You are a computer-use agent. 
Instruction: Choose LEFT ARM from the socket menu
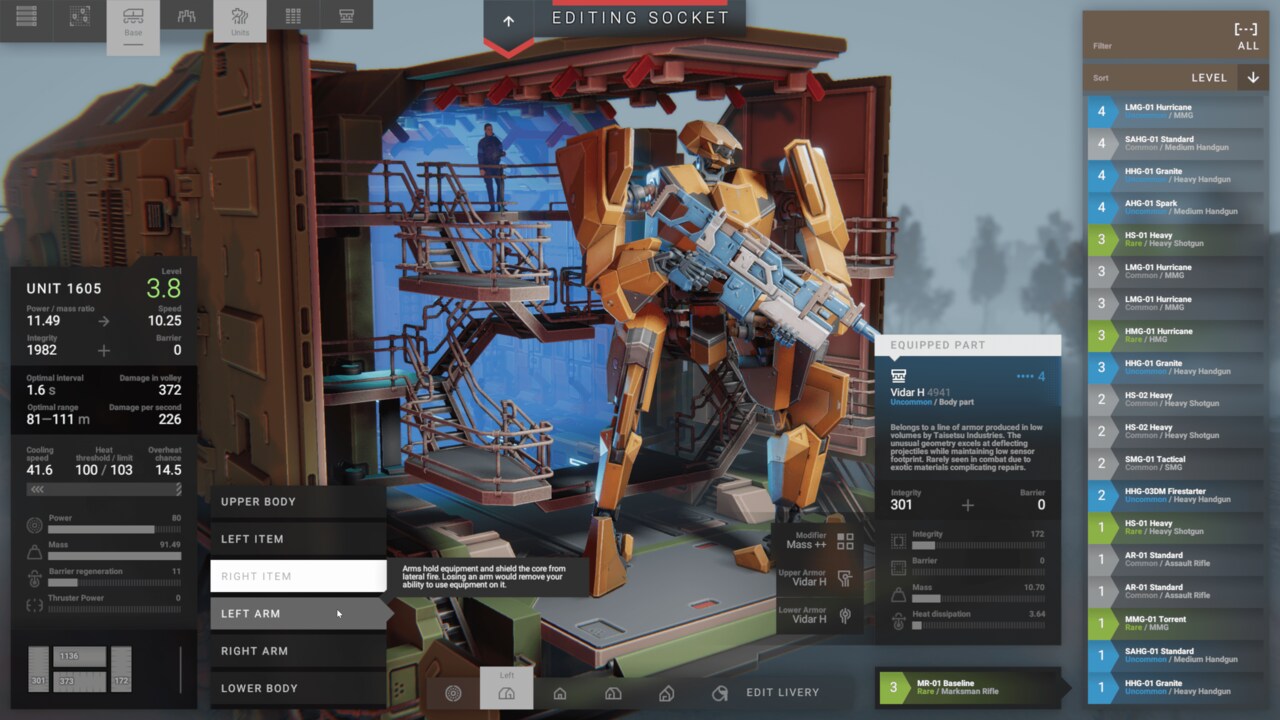pyautogui.click(x=298, y=613)
